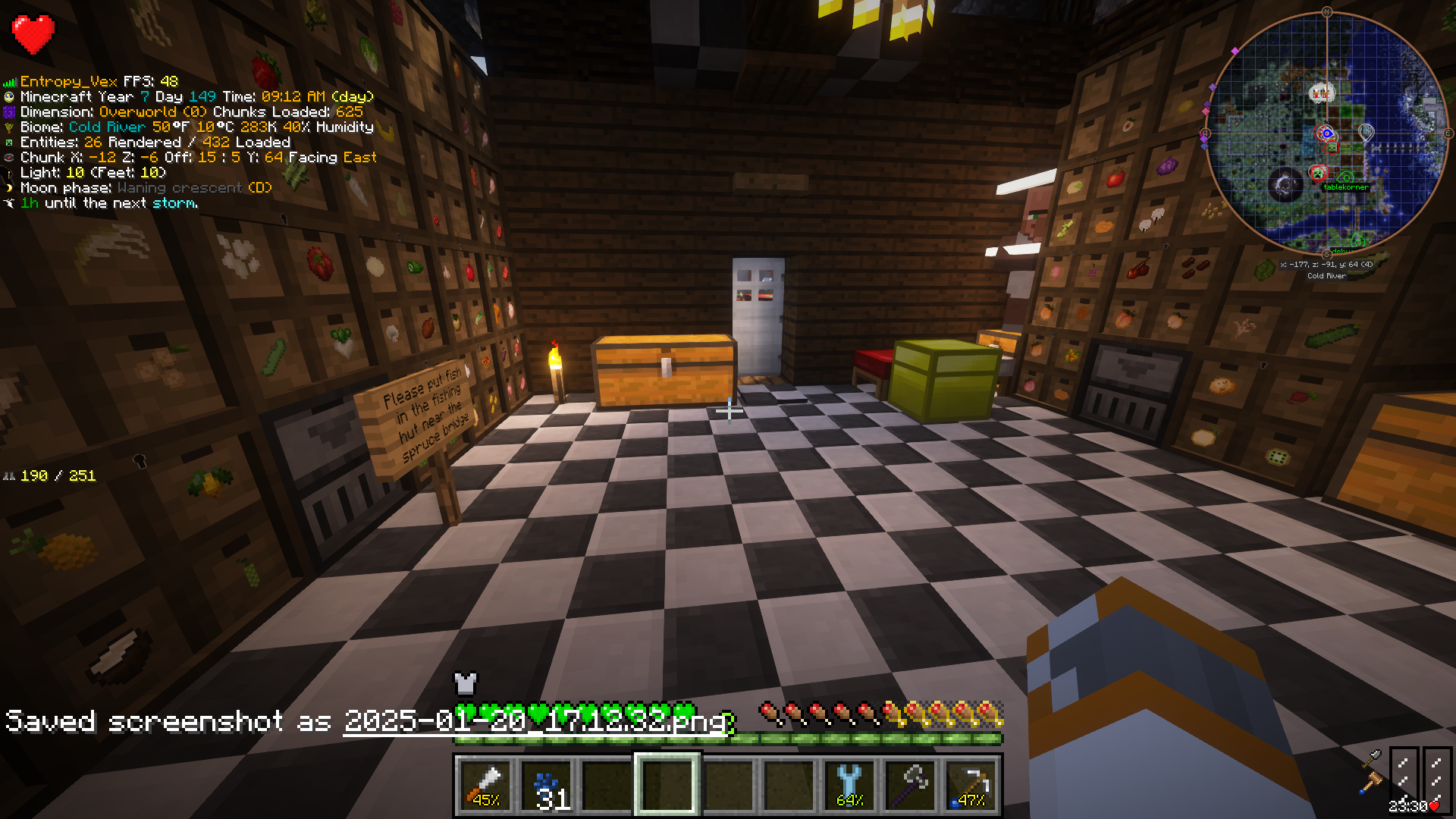Image resolution: width=1456 pixels, height=819 pixels.
Task: Click the circular minimap
Action: click(x=1326, y=133)
